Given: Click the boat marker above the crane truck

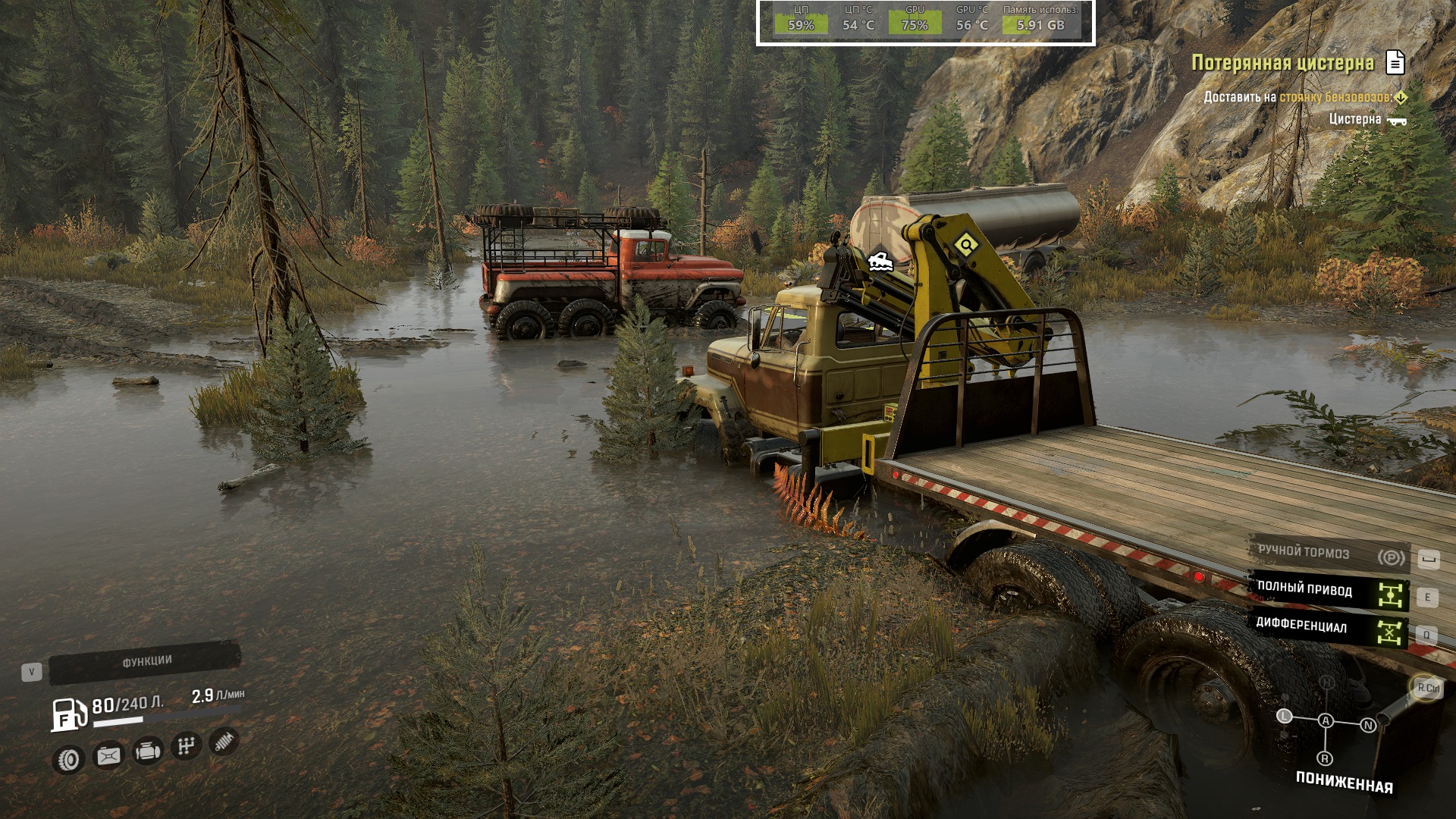Looking at the screenshot, I should tap(880, 262).
